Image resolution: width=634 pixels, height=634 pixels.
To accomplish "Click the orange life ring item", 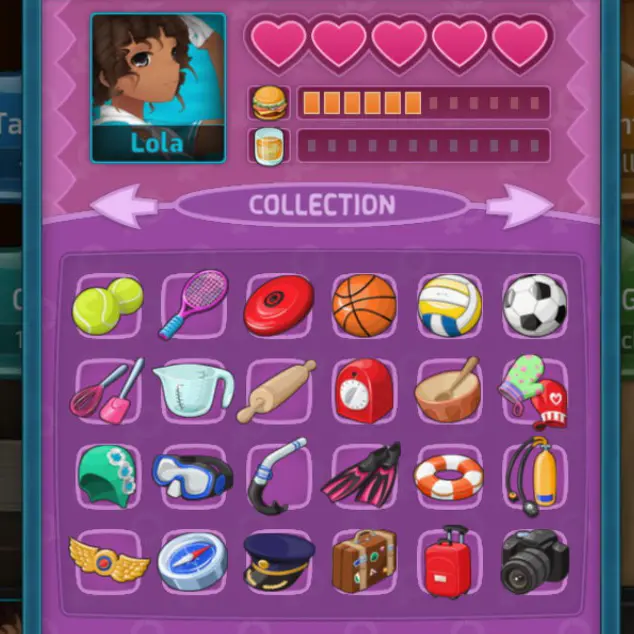I will [448, 476].
